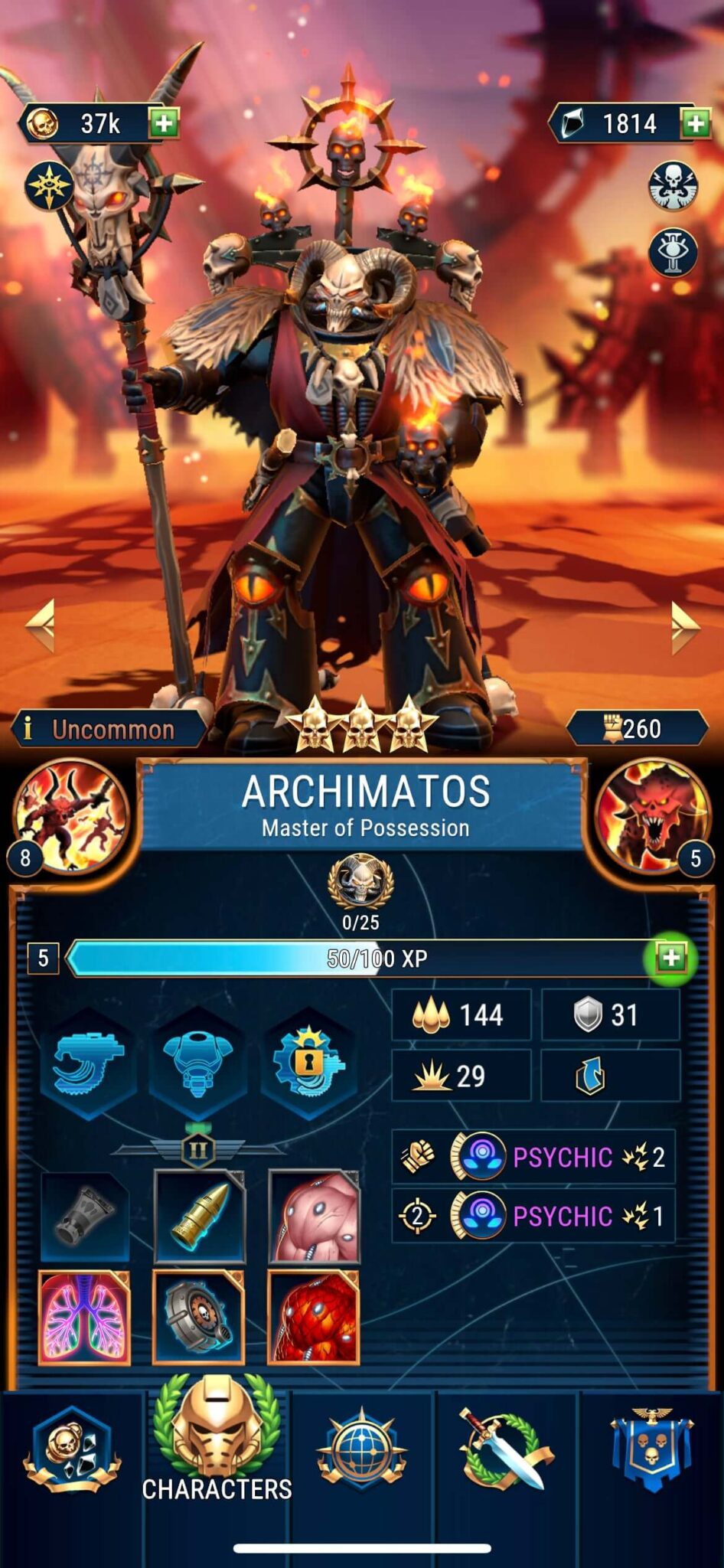Select the blue pistol equipment slot
This screenshot has width=724, height=1568.
87,1063
